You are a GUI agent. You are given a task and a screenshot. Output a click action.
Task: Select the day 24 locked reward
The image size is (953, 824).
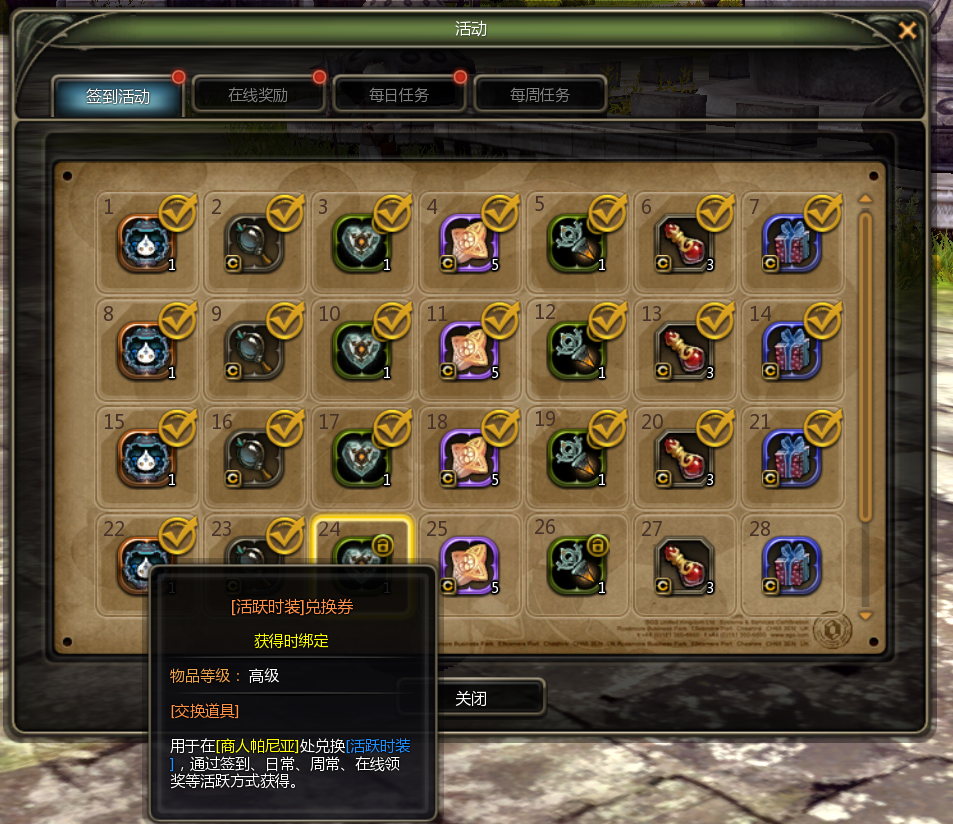coord(362,561)
